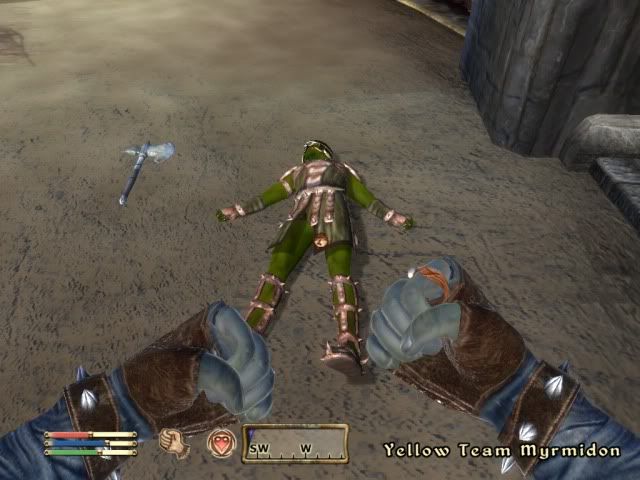Viewport: 640px width, 480px height.
Task: Click the fist hand-to-hand weapon icon
Action: pyautogui.click(x=175, y=442)
